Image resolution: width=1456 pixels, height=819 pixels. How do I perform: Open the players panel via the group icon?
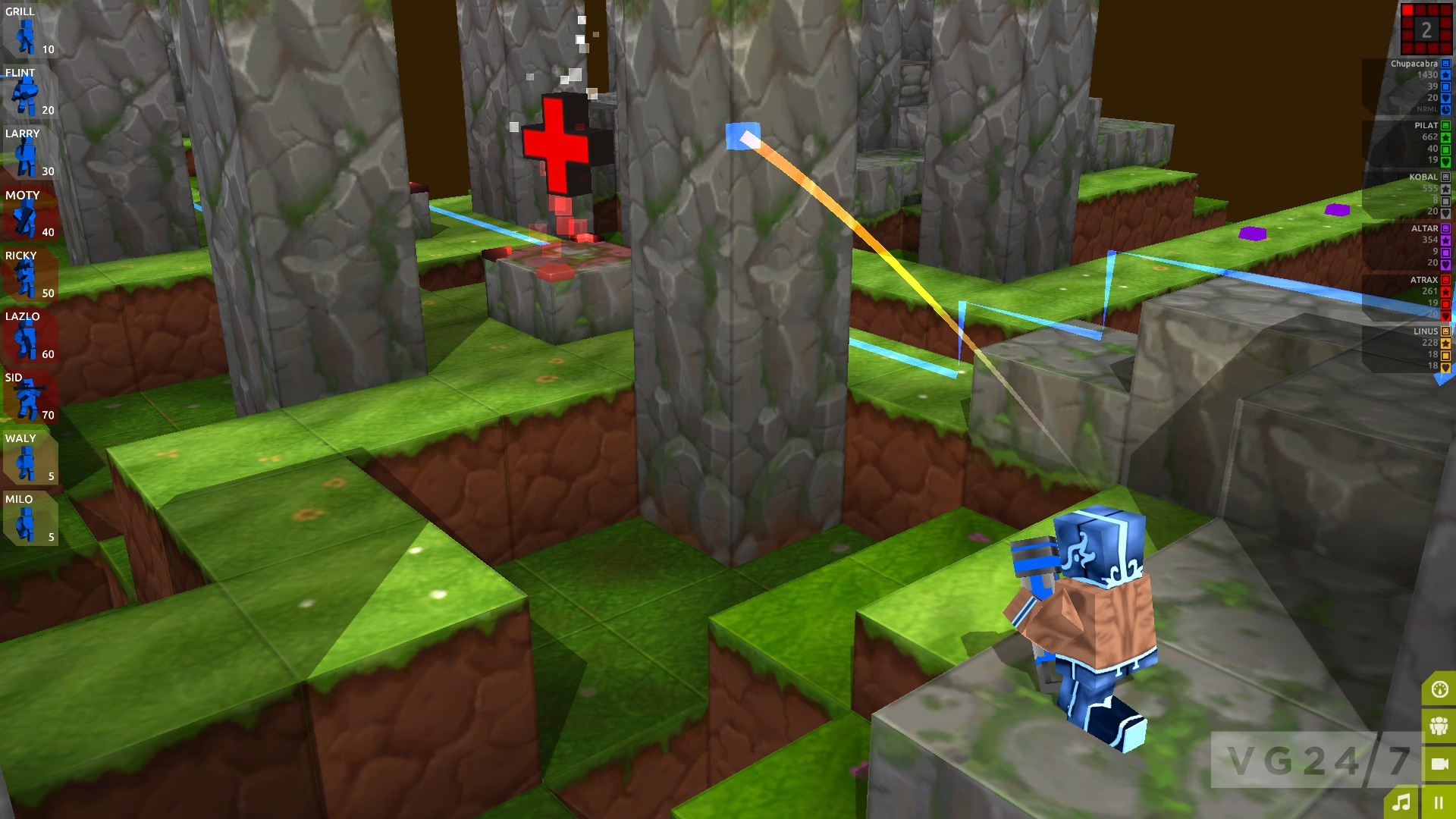(x=1440, y=726)
